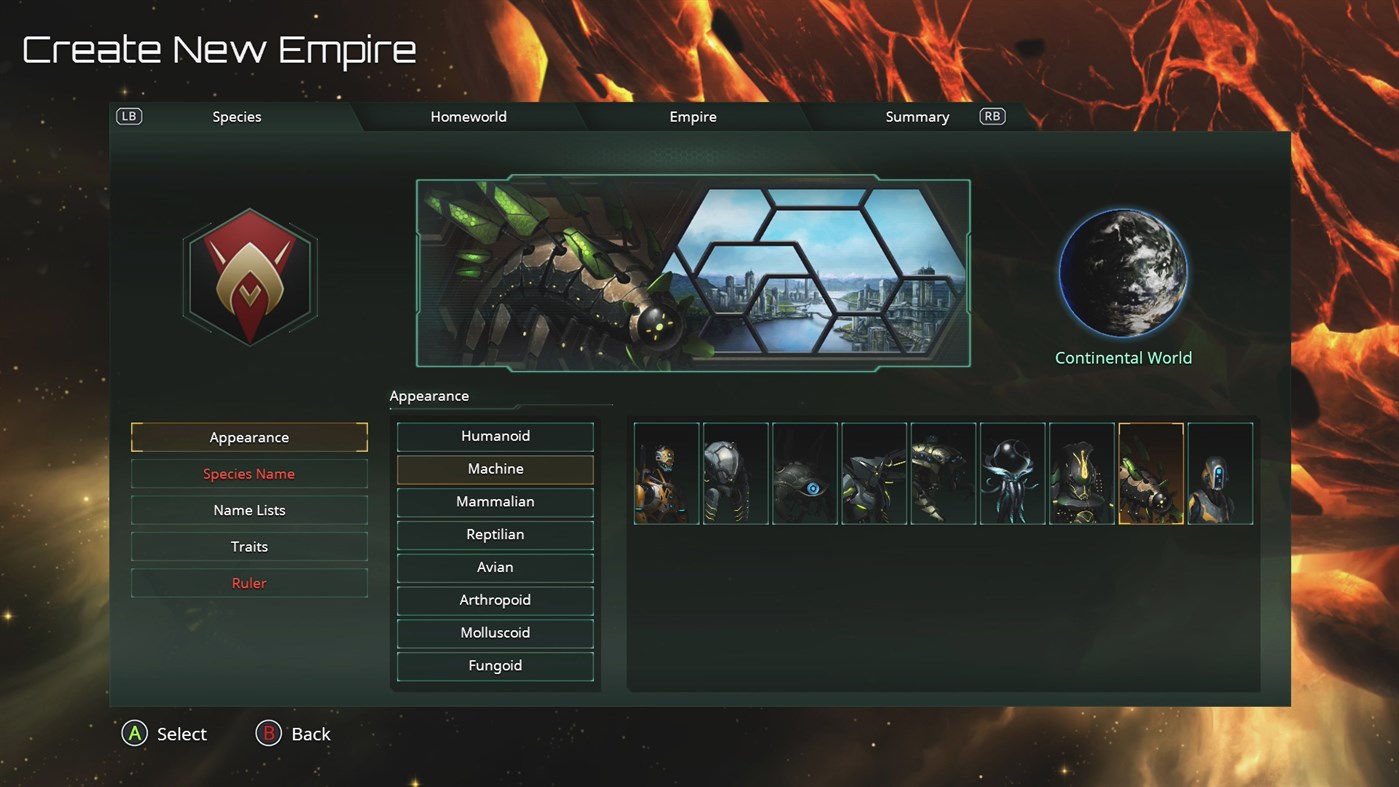This screenshot has height=787, width=1399.
Task: Select the Reptilian phenotype
Action: 495,534
